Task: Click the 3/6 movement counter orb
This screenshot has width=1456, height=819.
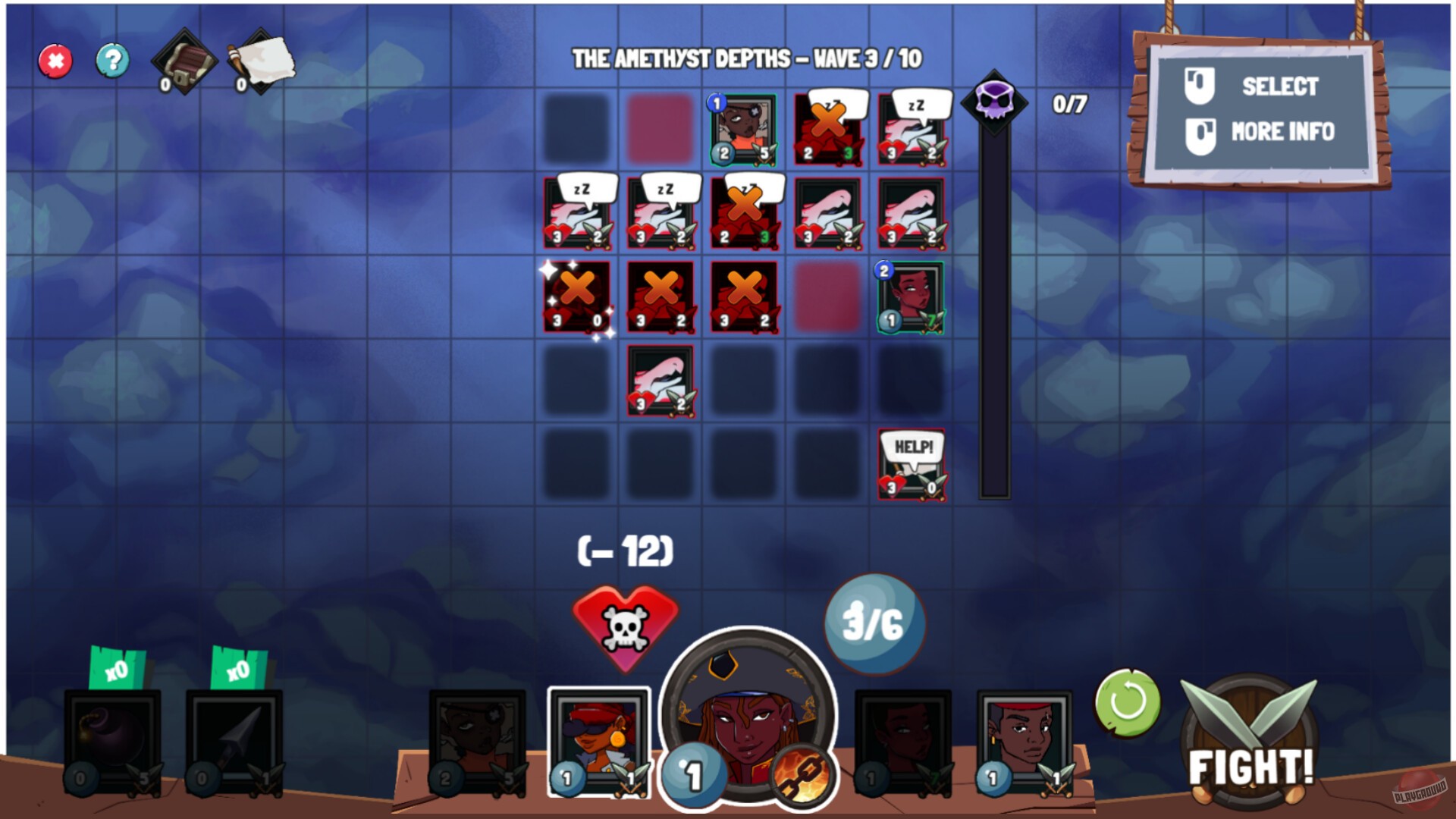Action: pyautogui.click(x=874, y=624)
